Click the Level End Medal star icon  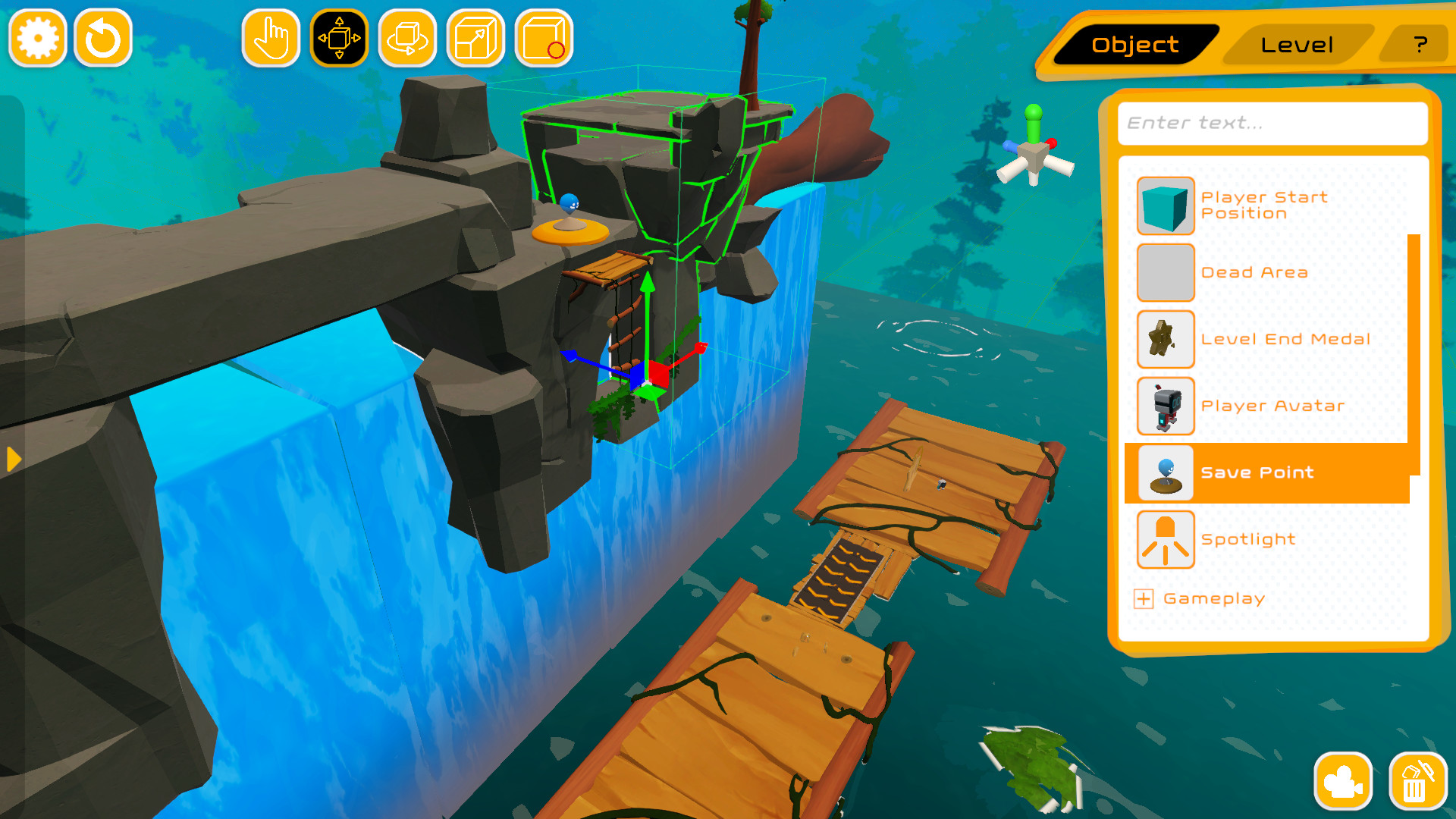point(1166,339)
